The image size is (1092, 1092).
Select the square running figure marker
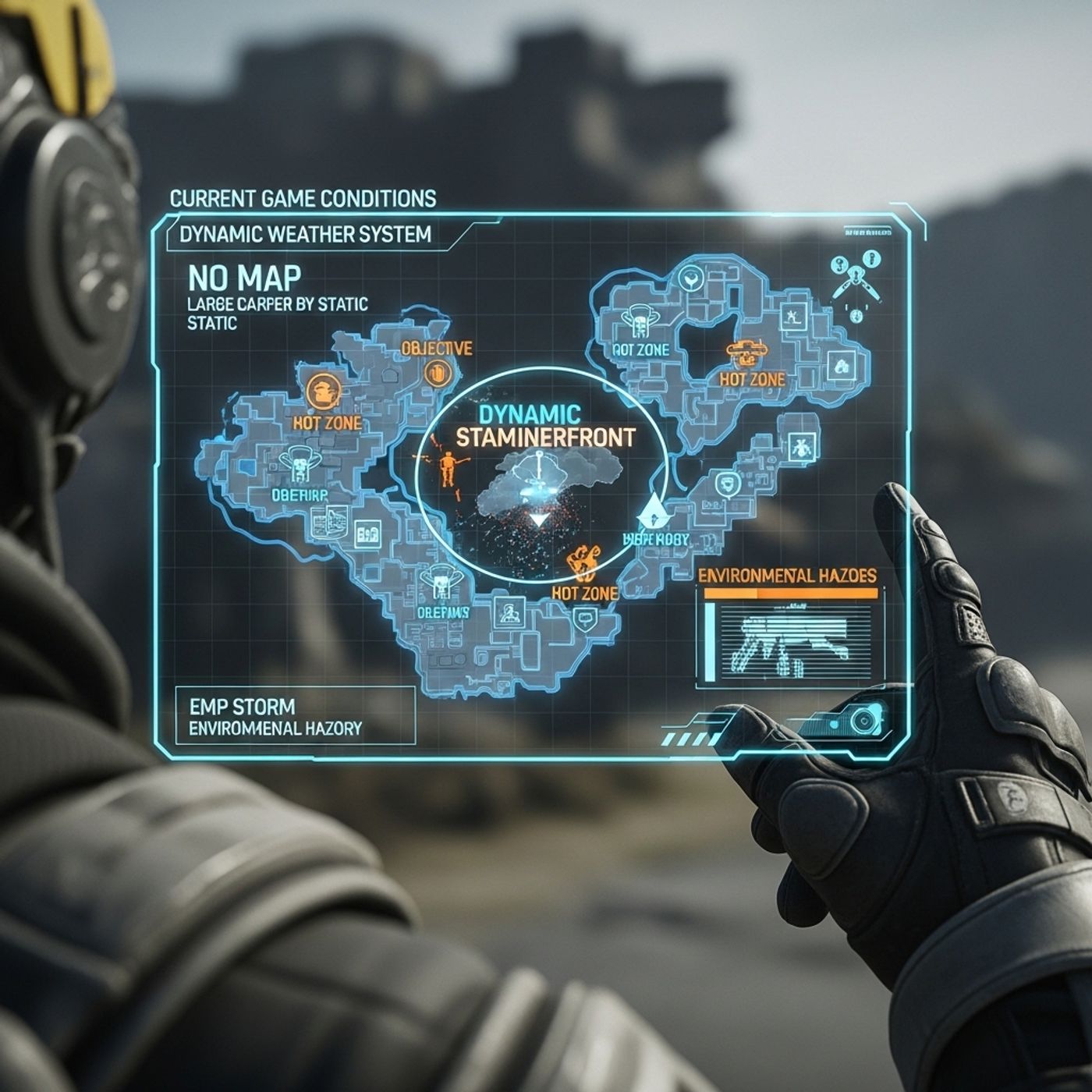[x=794, y=316]
